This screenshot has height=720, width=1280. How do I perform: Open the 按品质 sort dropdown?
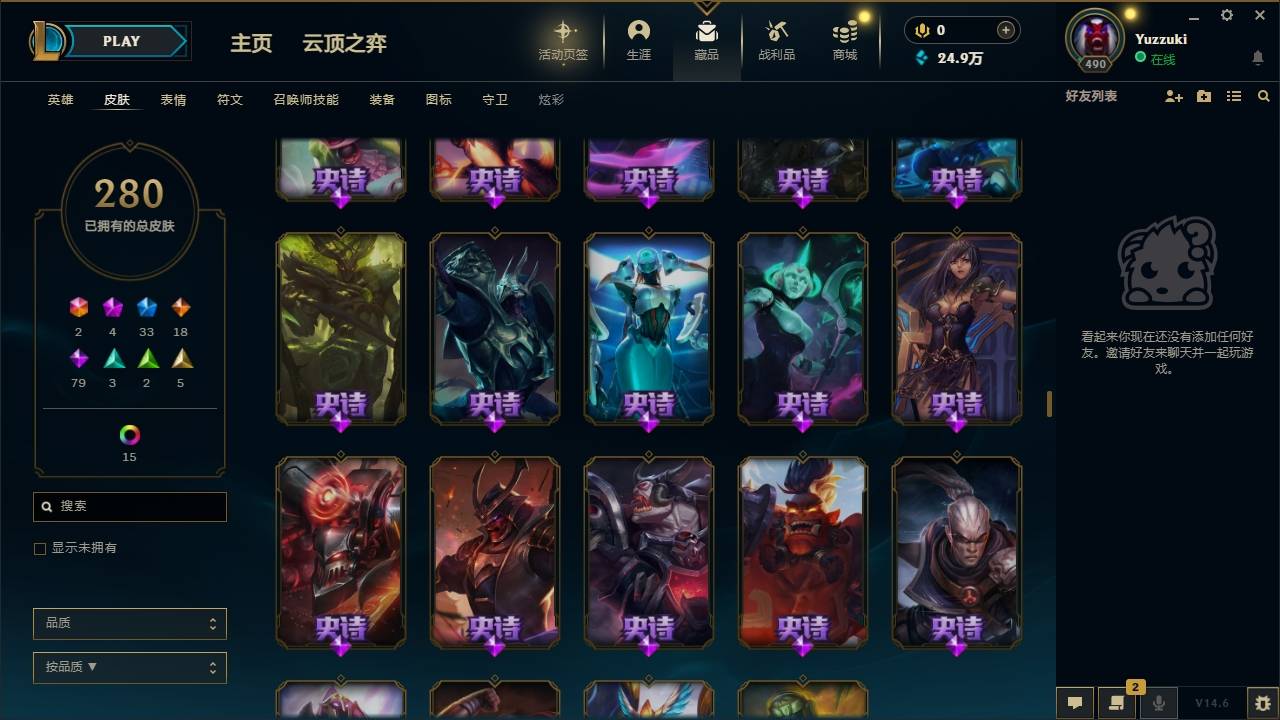pos(129,667)
